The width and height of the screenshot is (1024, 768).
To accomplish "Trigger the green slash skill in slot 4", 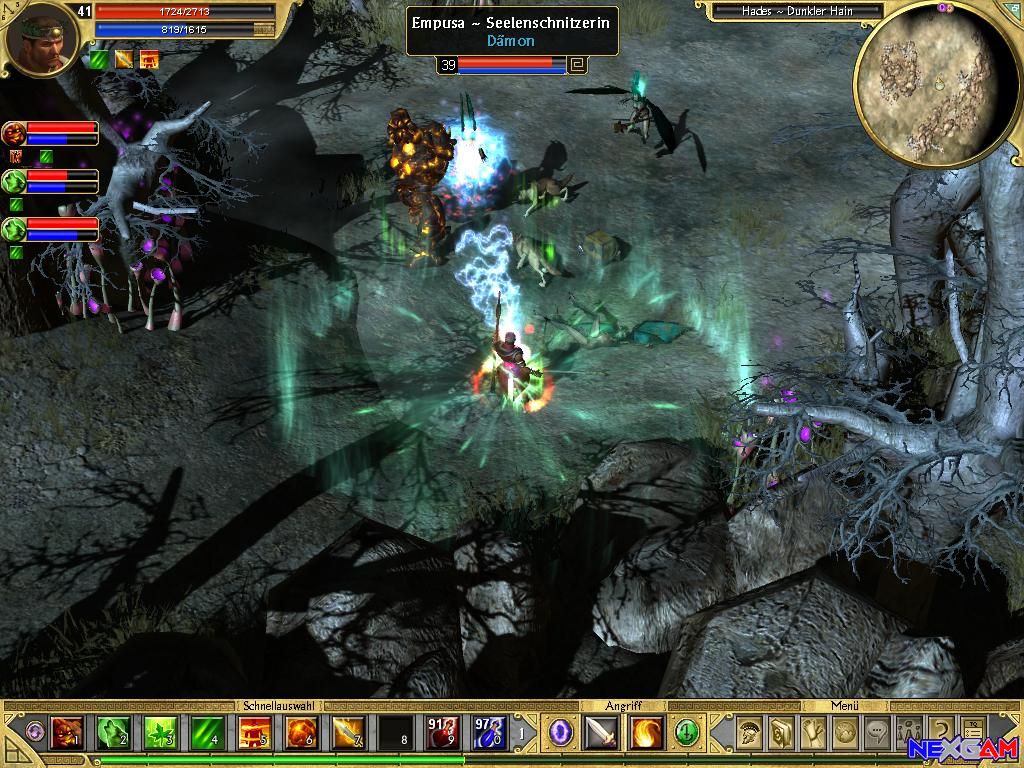I will (207, 733).
